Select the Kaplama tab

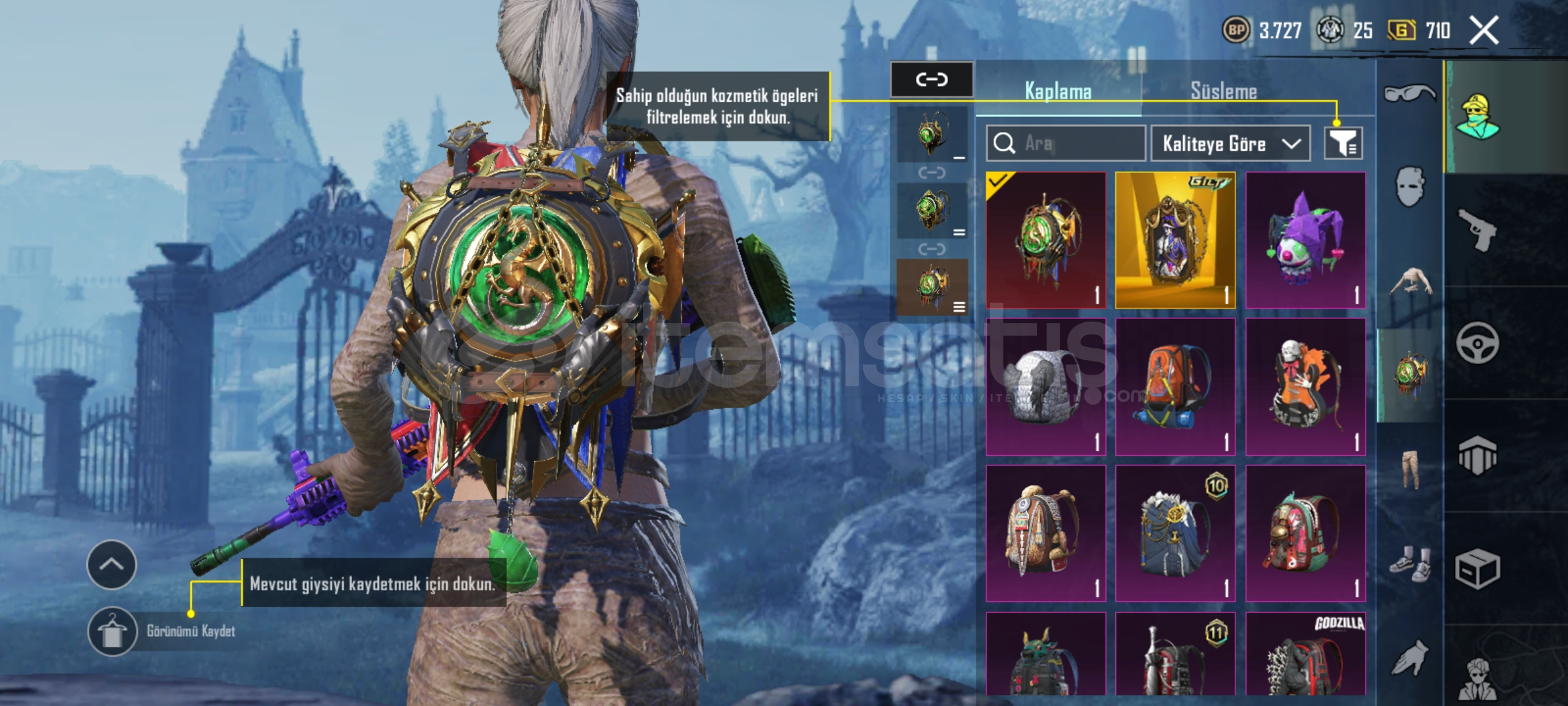1058,92
